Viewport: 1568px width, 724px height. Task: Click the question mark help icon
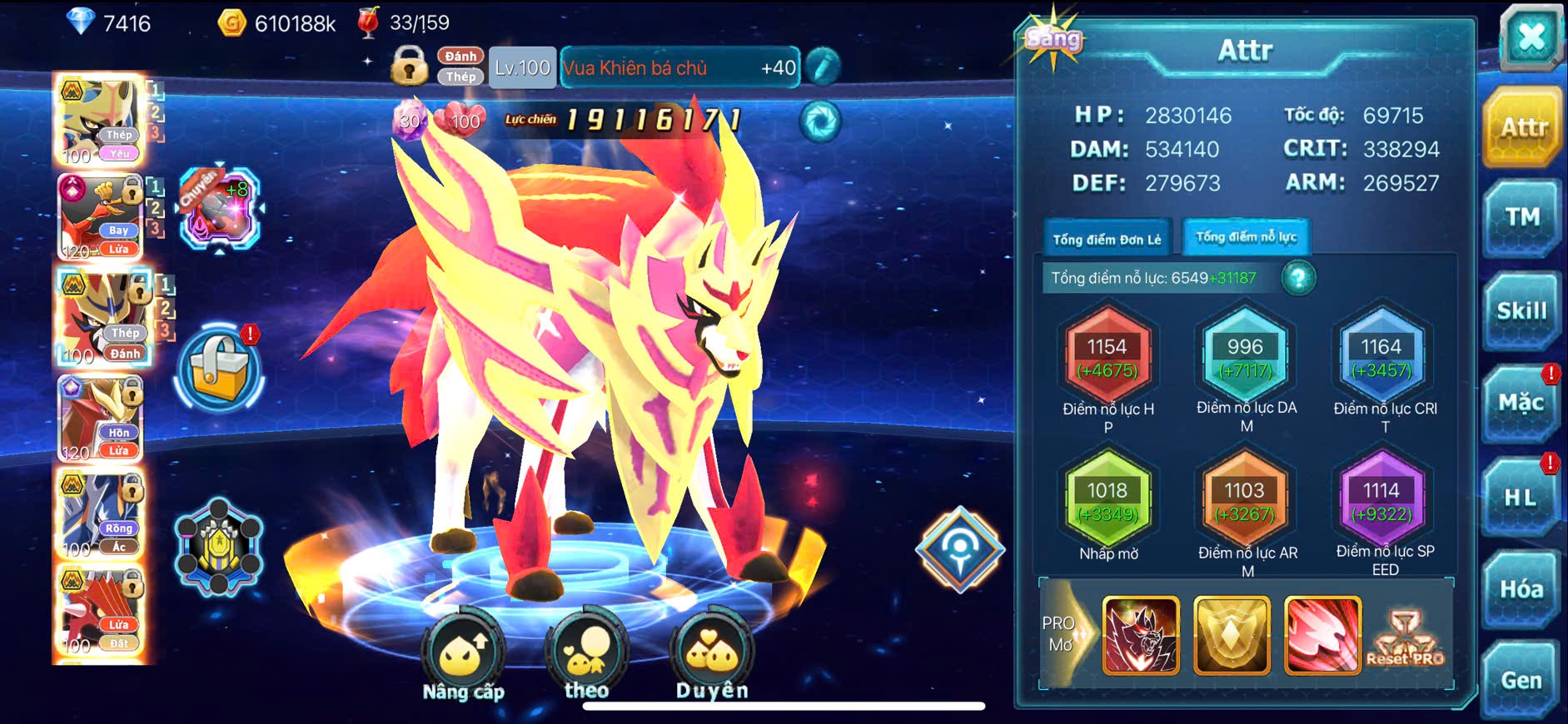pos(1298,278)
